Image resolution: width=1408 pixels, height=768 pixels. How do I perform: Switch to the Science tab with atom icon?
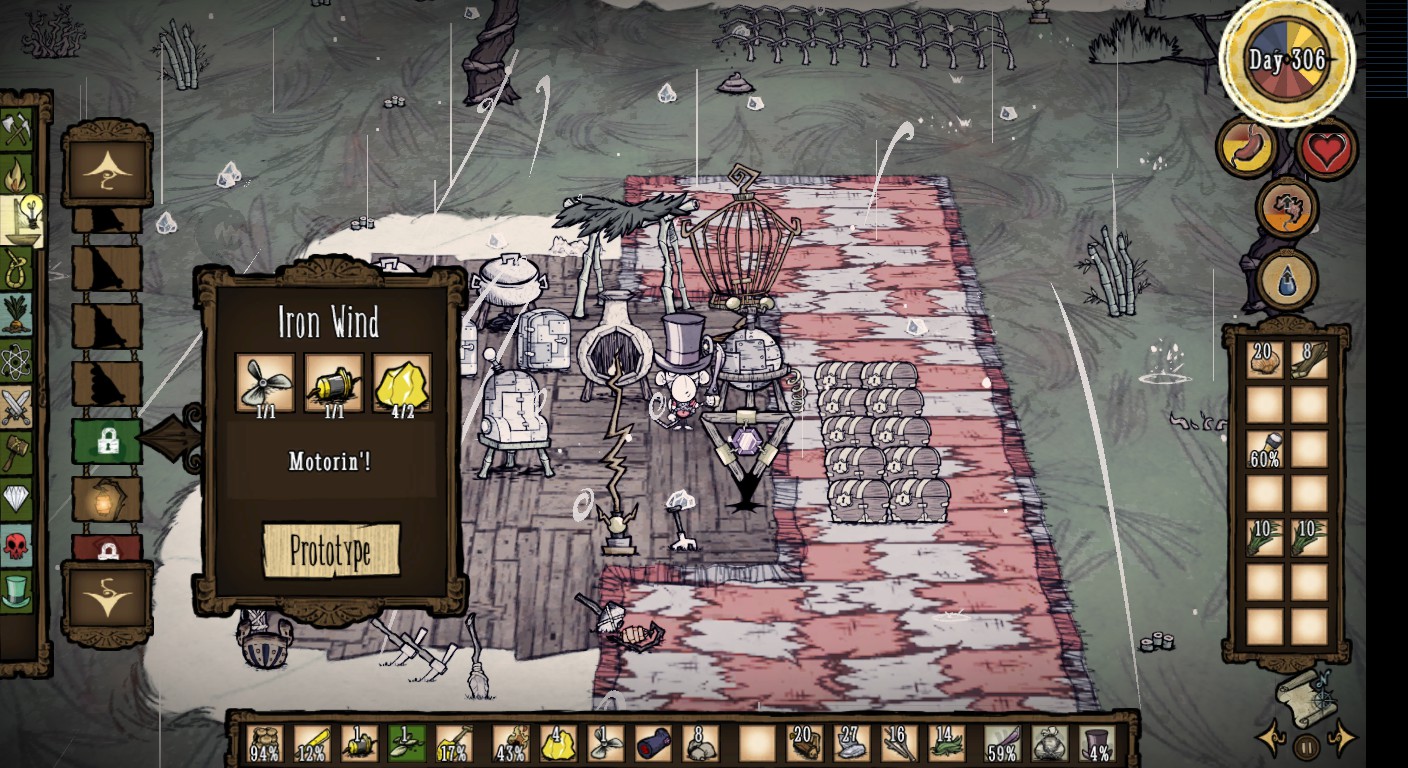[17, 360]
